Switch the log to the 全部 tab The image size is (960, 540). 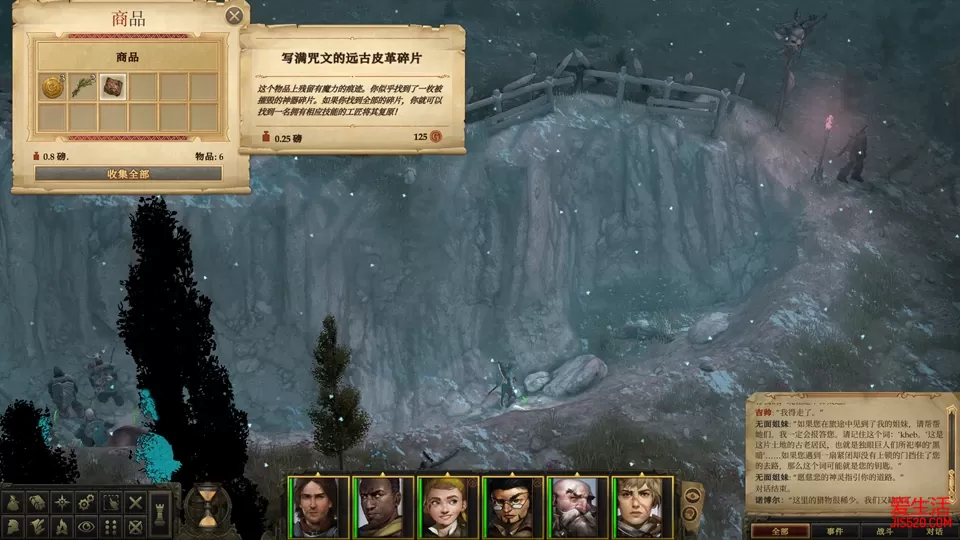777,531
